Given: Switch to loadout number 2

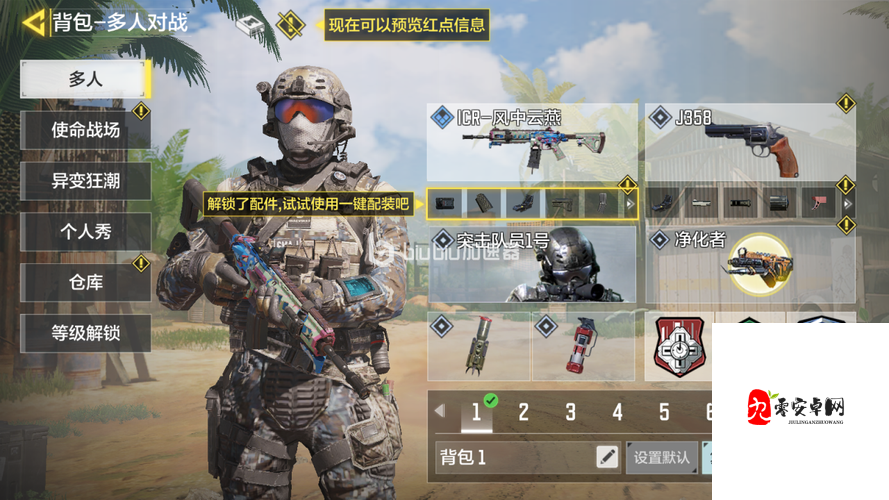Looking at the screenshot, I should pyautogui.click(x=523, y=412).
